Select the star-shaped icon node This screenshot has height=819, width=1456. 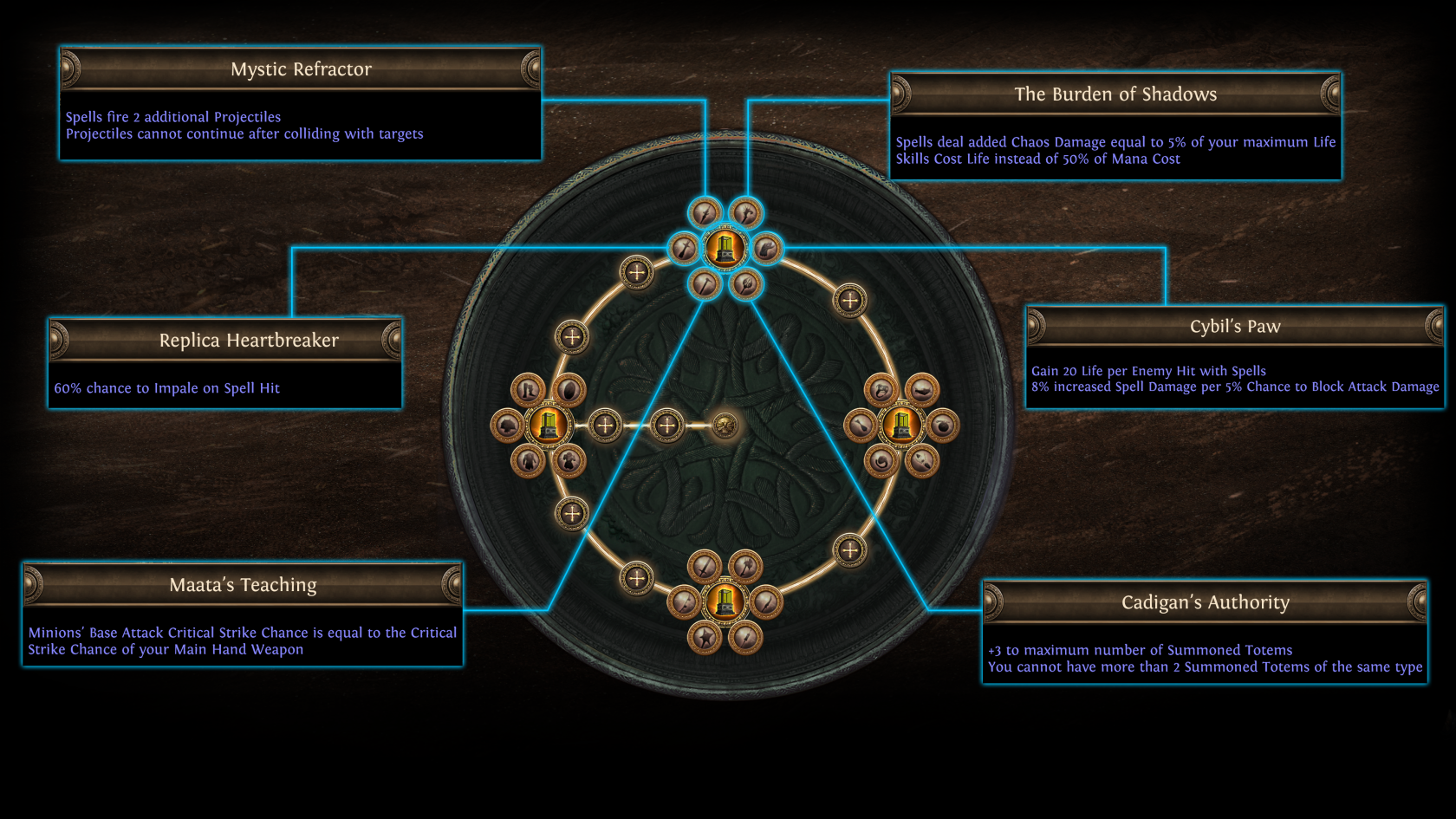click(705, 638)
